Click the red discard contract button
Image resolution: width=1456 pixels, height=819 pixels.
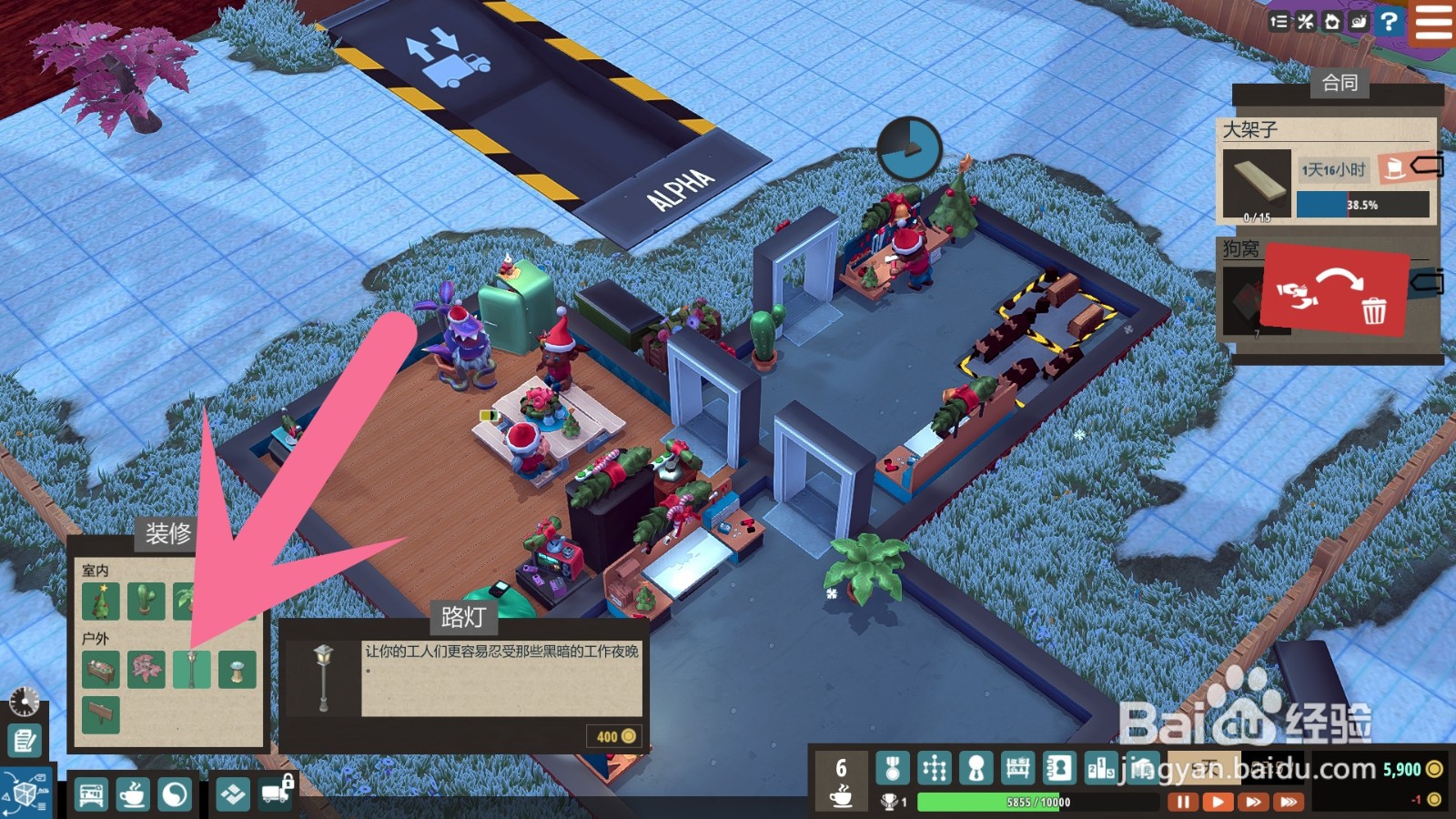1334,291
